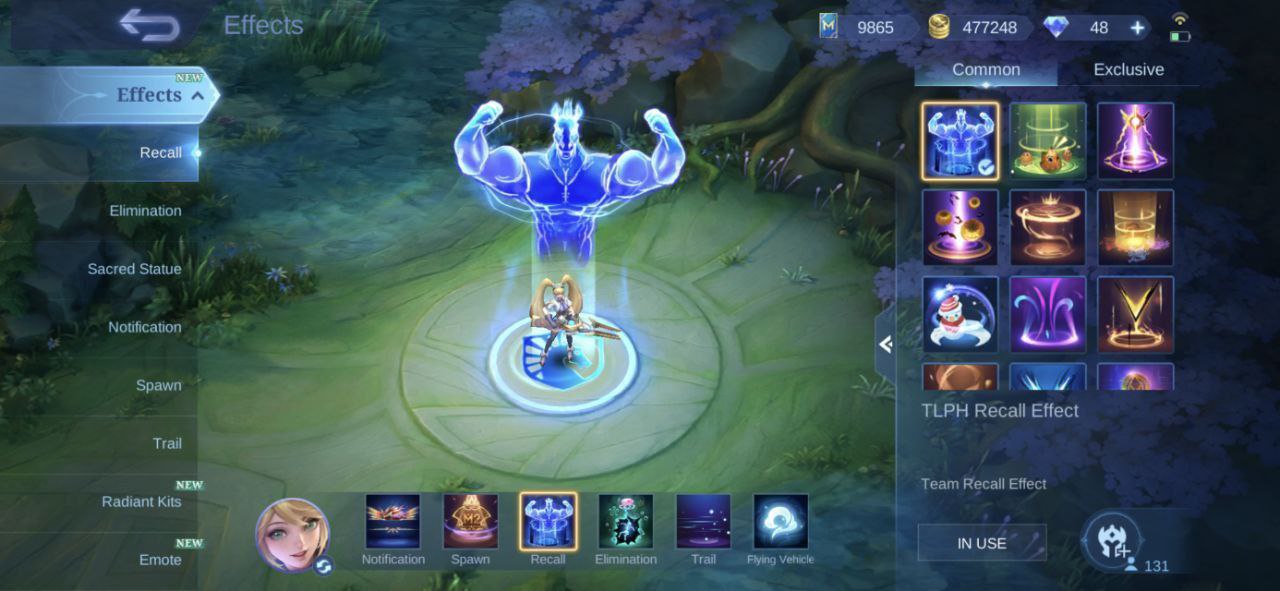Choose the pumpkin bats recall effect
Viewport: 1280px width, 591px height.
[x=960, y=228]
